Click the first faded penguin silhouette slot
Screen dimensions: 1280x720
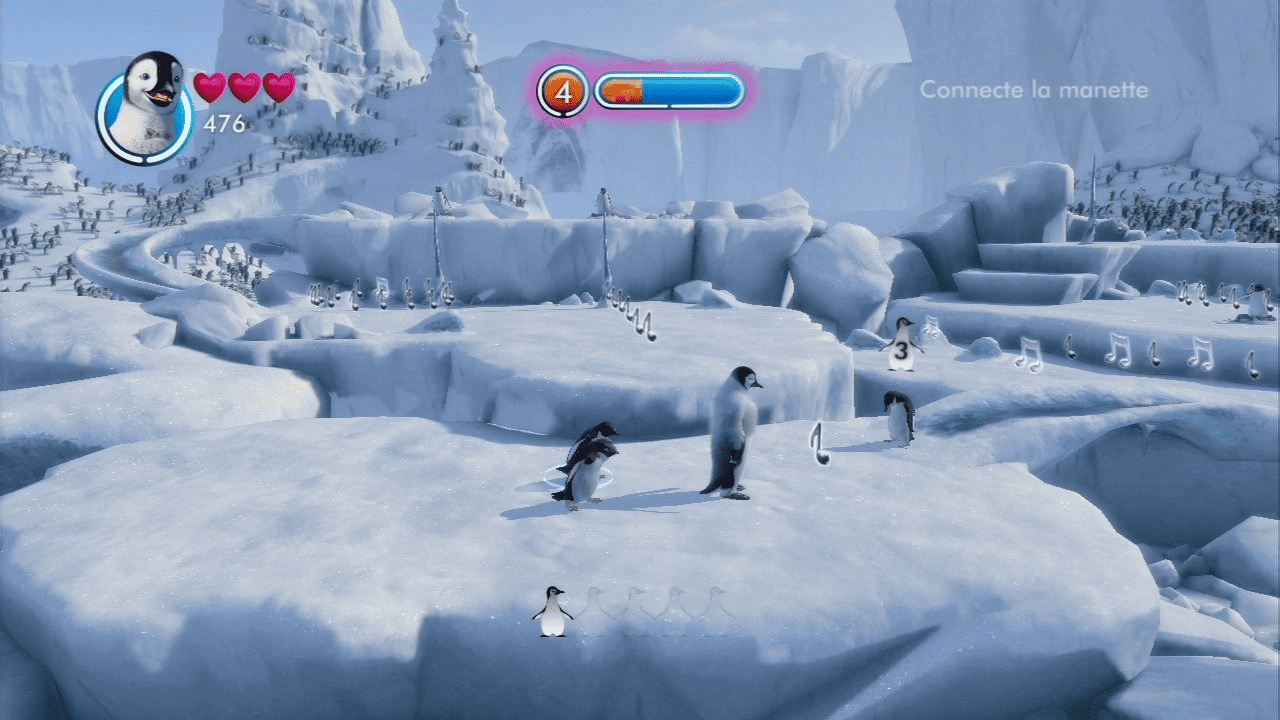(596, 605)
